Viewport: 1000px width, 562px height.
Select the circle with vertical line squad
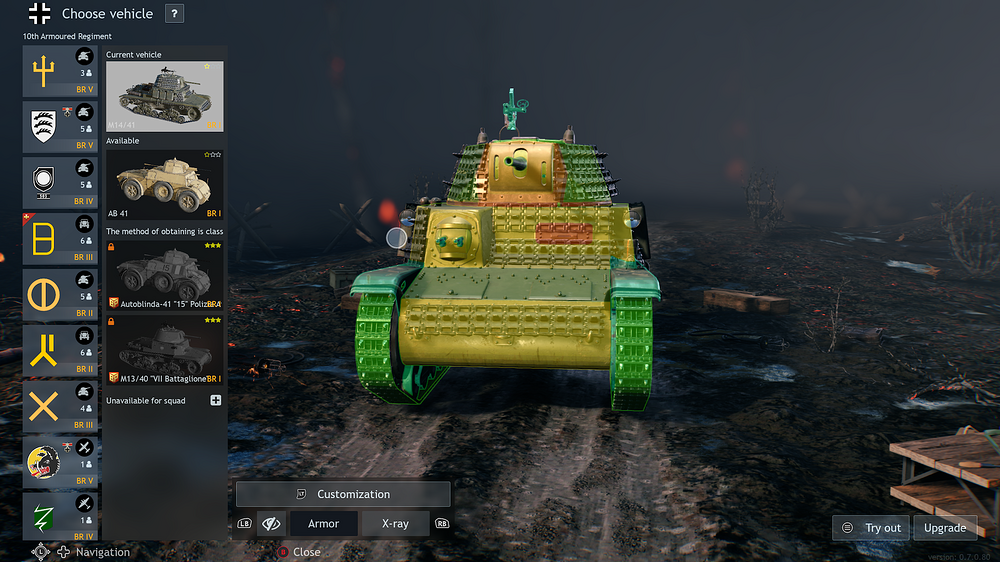[60, 295]
